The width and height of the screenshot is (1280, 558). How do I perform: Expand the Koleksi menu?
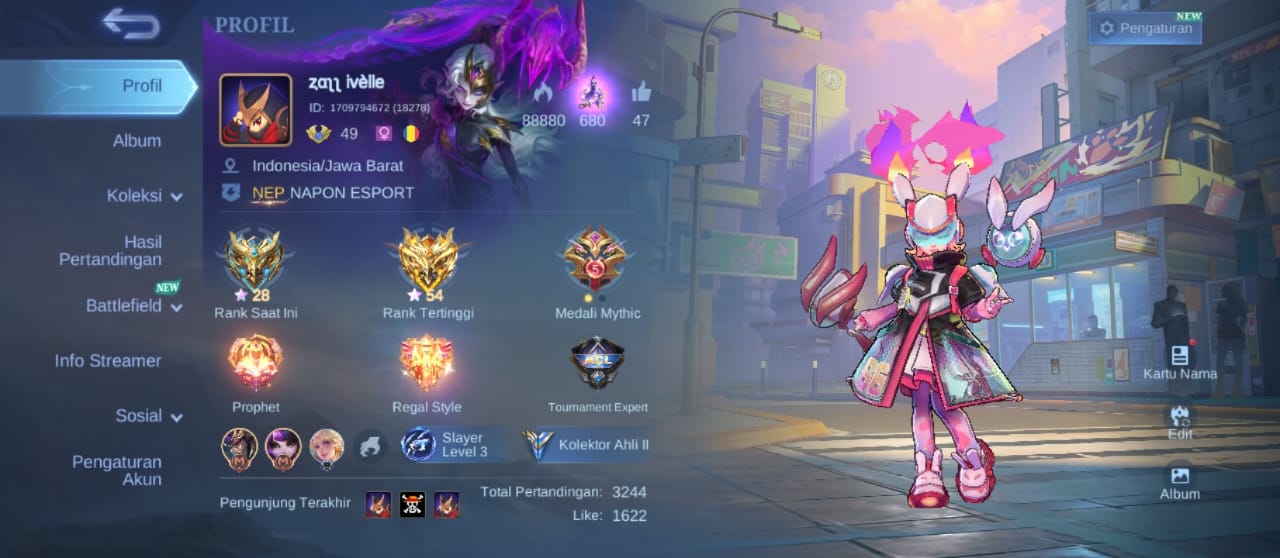(144, 196)
